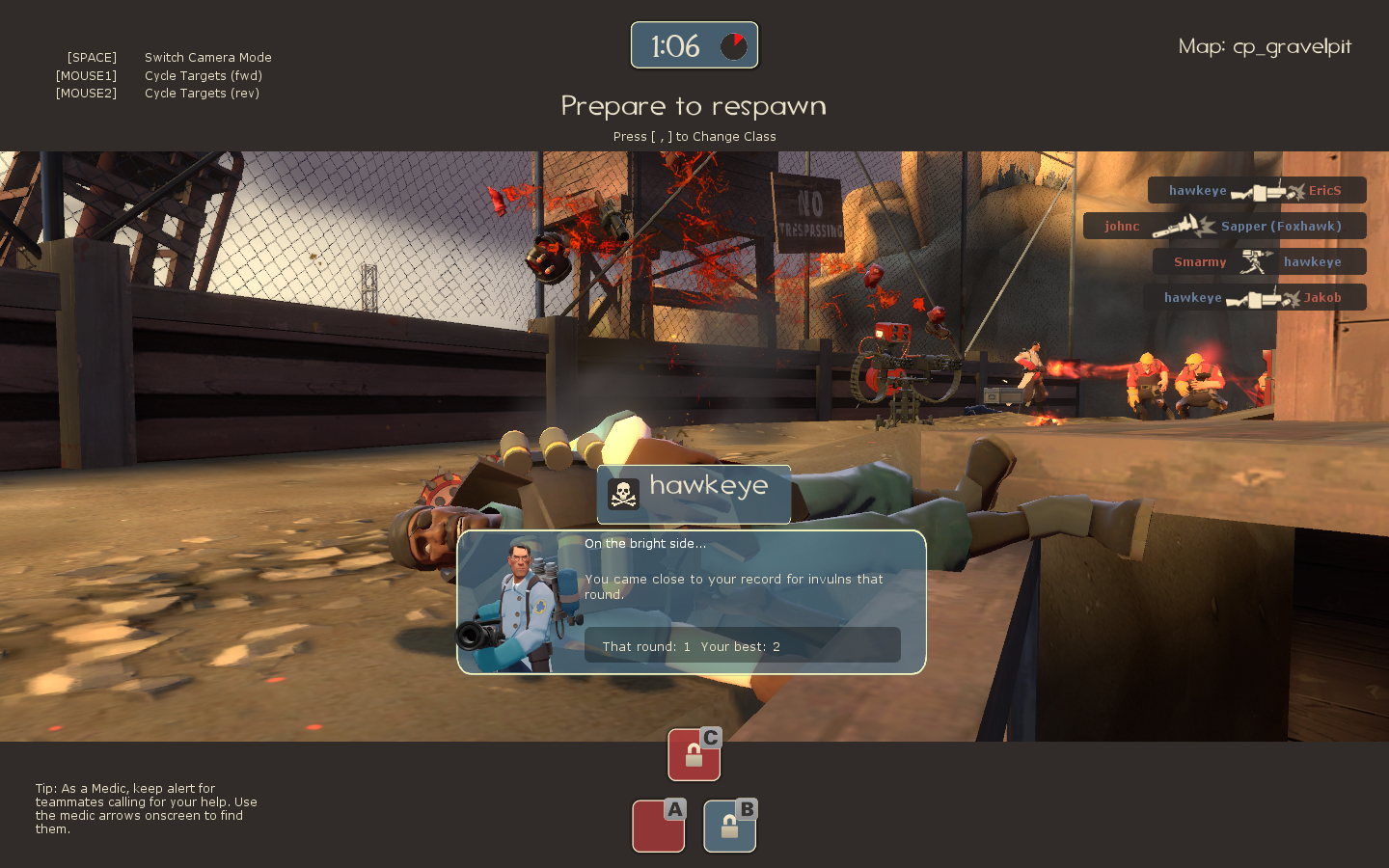This screenshot has height=868, width=1389.
Task: Select the hawkeye killed EricS feed entry
Action: tap(1256, 191)
